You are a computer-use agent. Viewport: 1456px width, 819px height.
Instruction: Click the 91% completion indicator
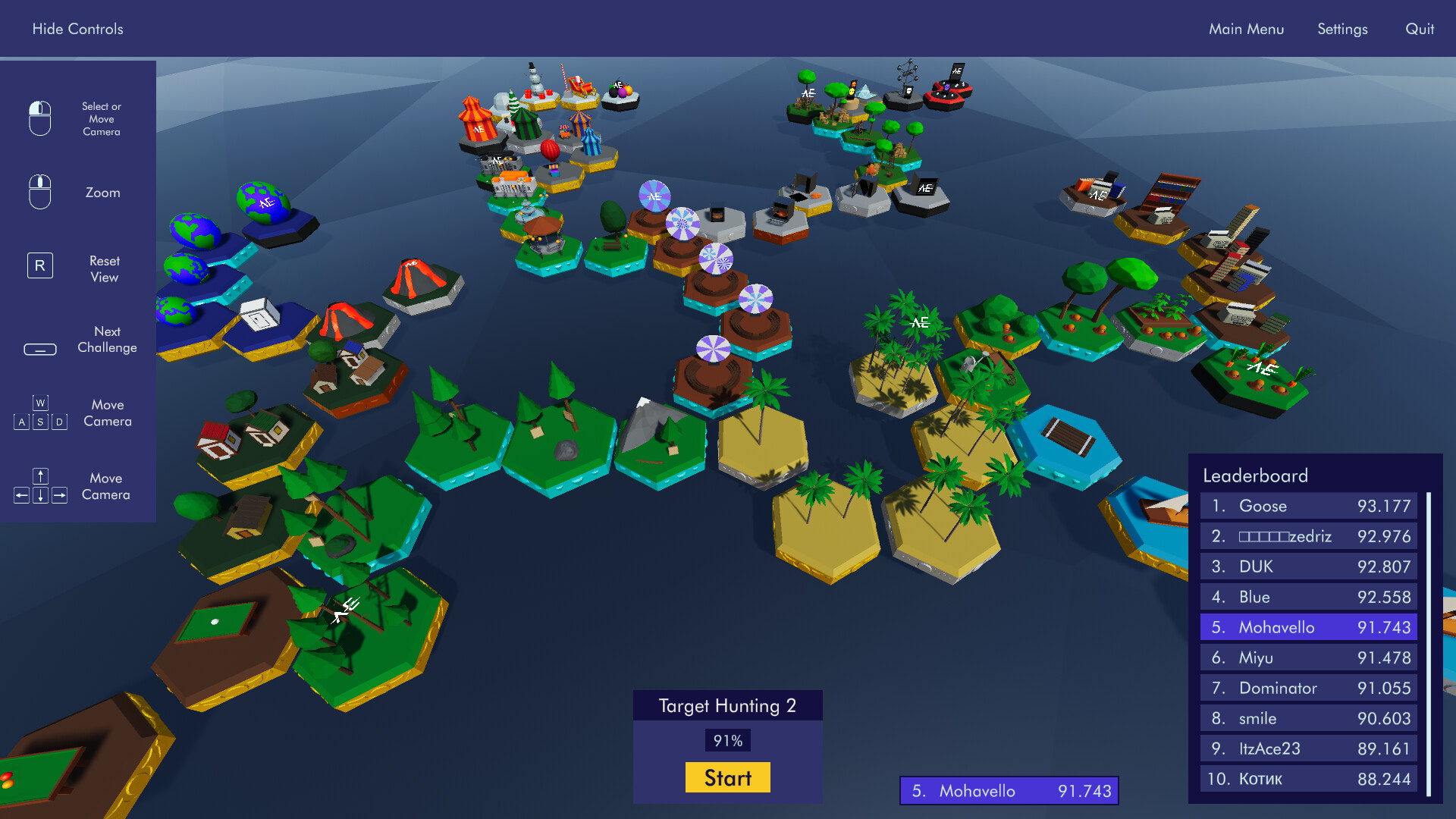pyautogui.click(x=727, y=739)
